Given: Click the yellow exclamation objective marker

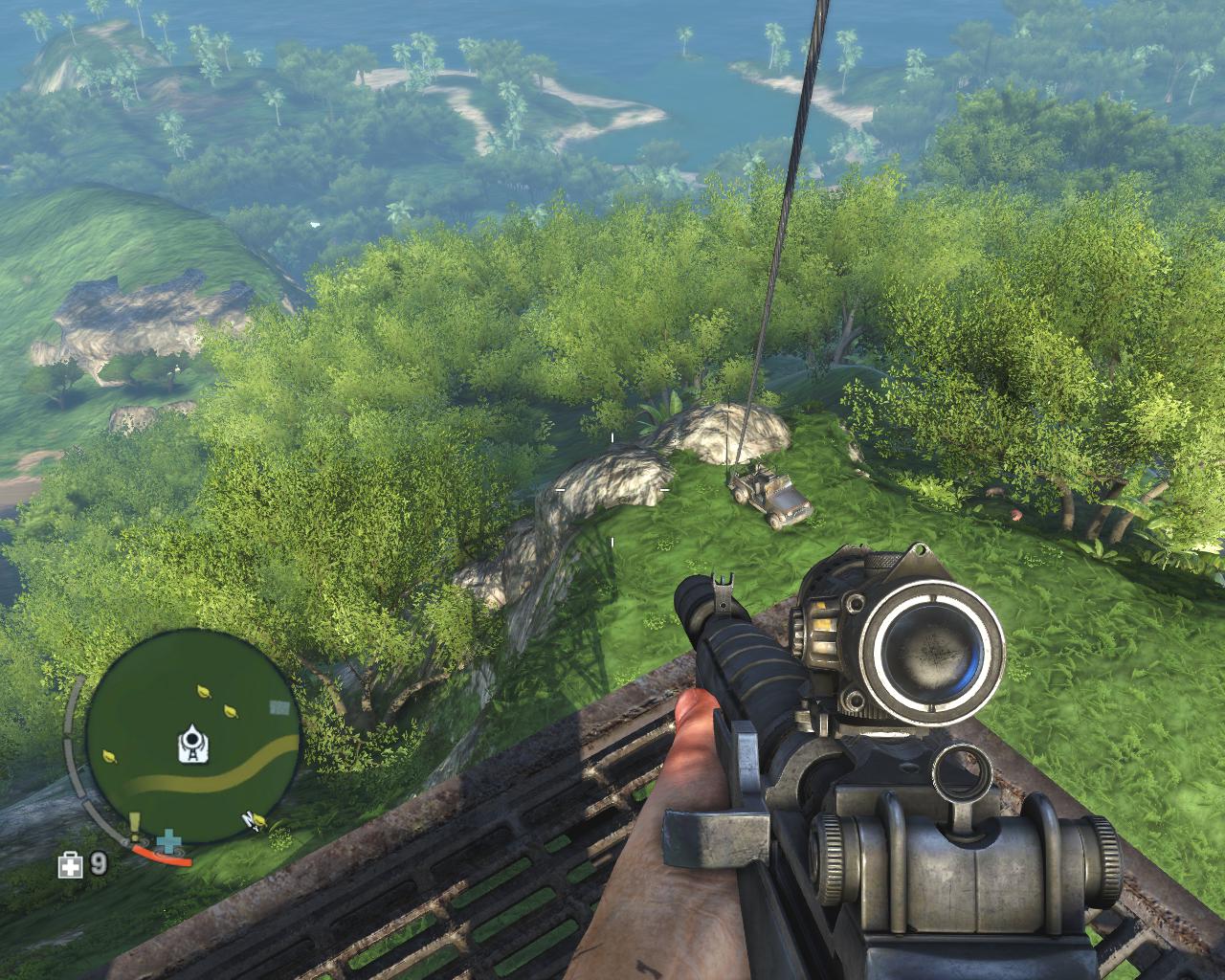Looking at the screenshot, I should [135, 823].
